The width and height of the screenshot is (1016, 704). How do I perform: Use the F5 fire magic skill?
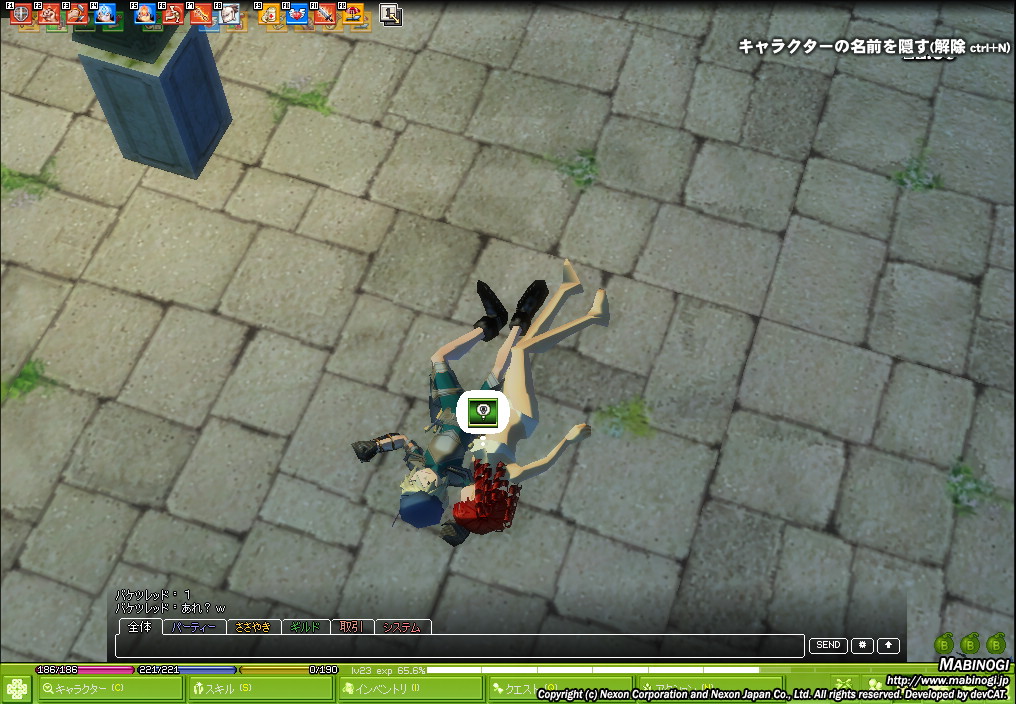(x=145, y=15)
